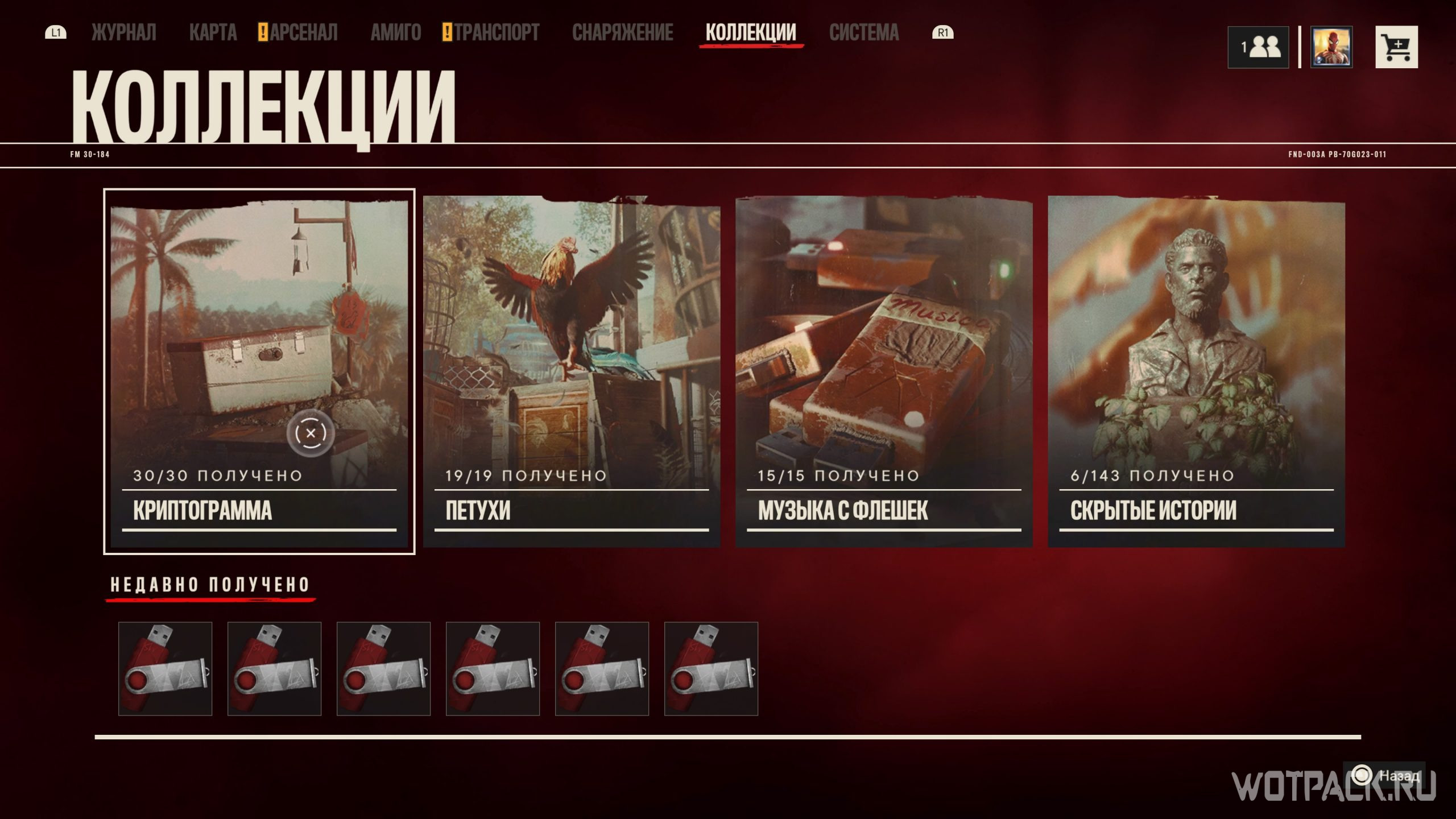Viewport: 1456px width, 819px height.
Task: Open the shopping cart store
Action: coord(1396,47)
